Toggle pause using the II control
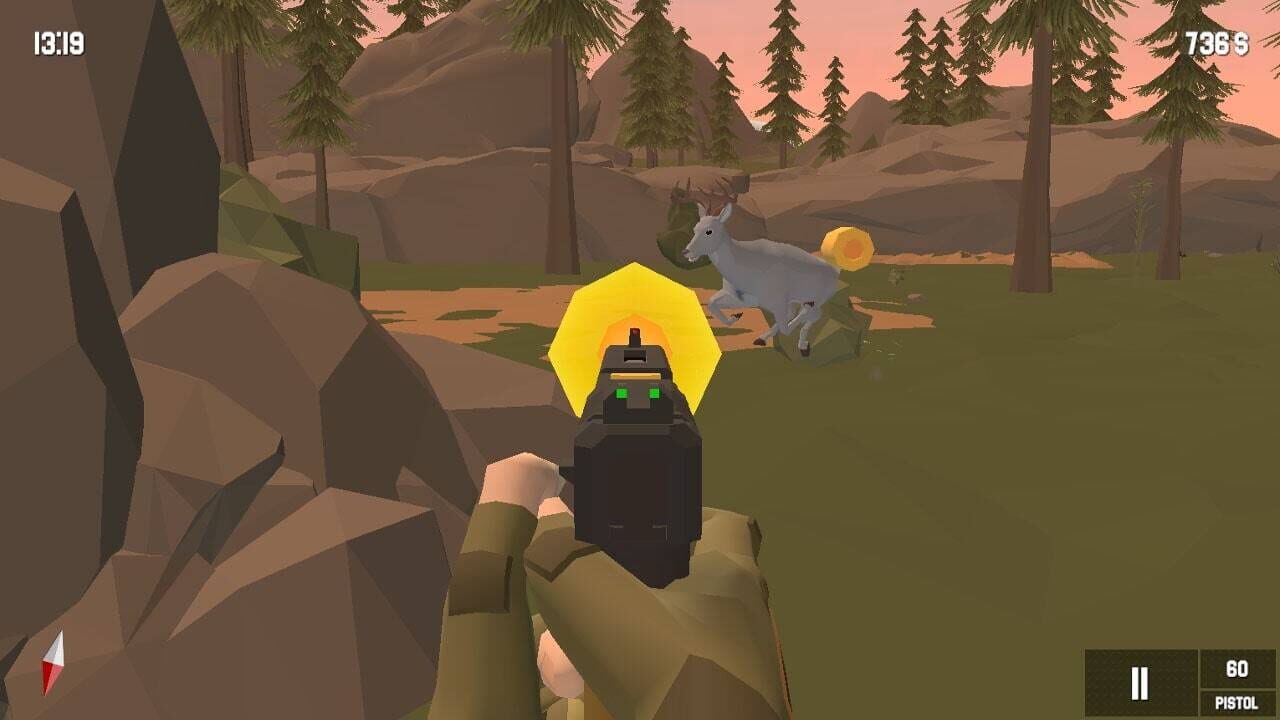The height and width of the screenshot is (720, 1280). (1138, 683)
